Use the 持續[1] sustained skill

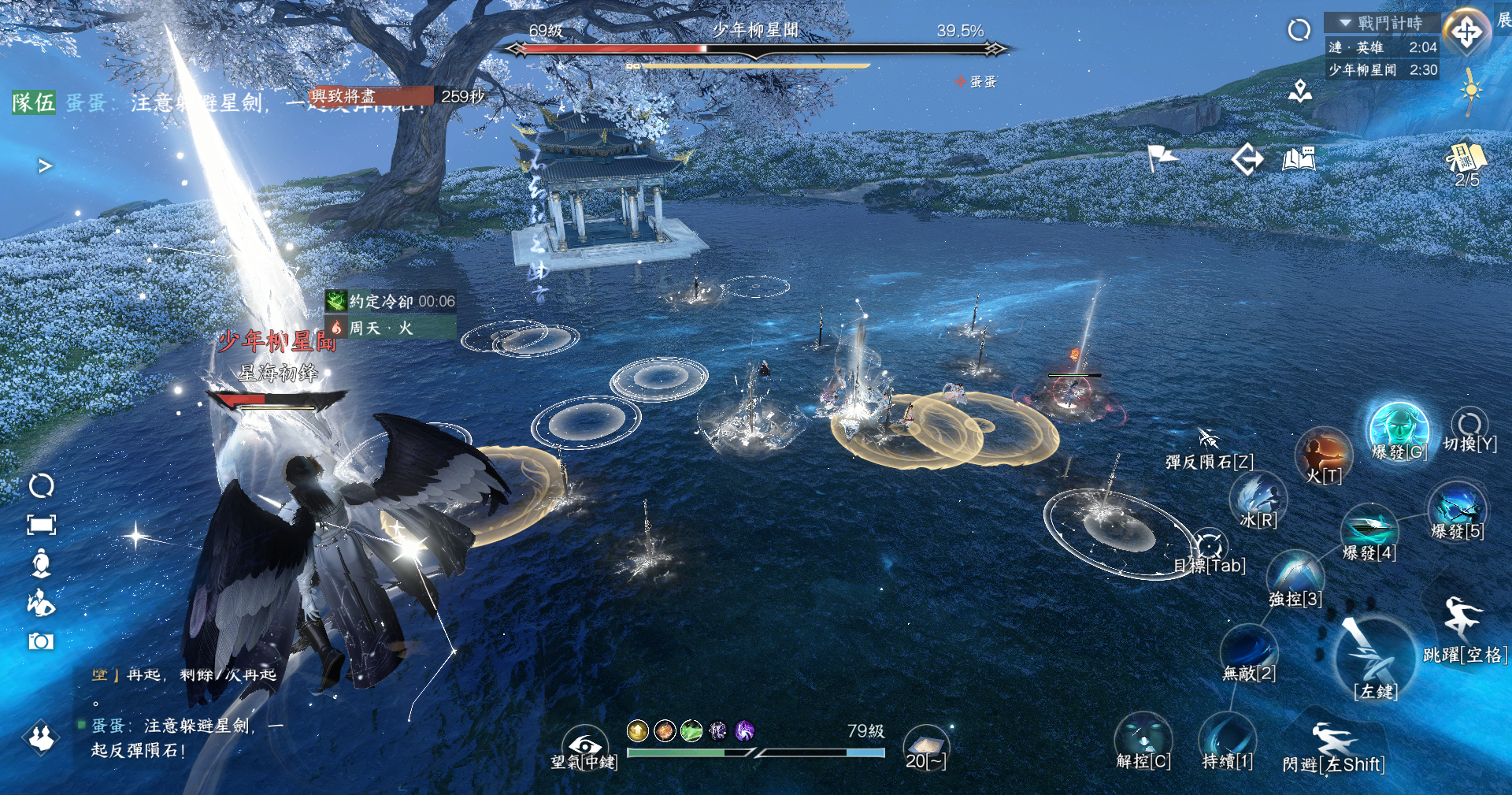tap(1227, 739)
